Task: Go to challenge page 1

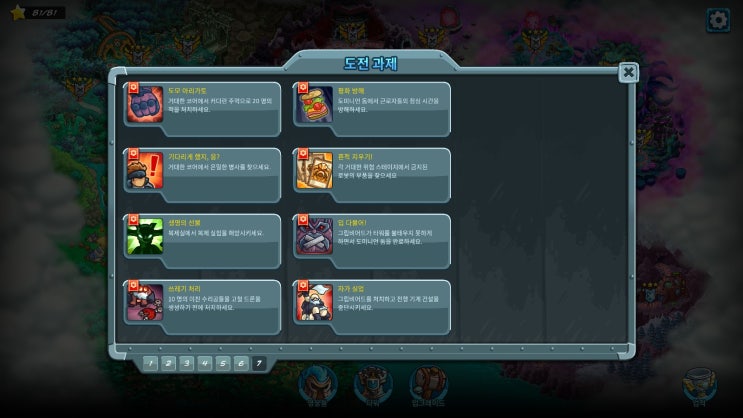Action: point(150,363)
